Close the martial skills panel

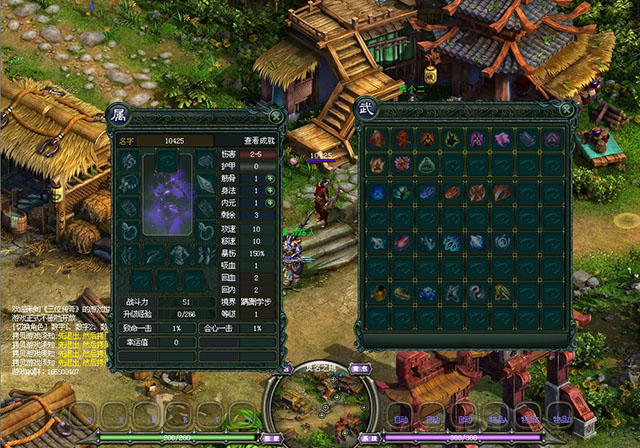coord(567,110)
